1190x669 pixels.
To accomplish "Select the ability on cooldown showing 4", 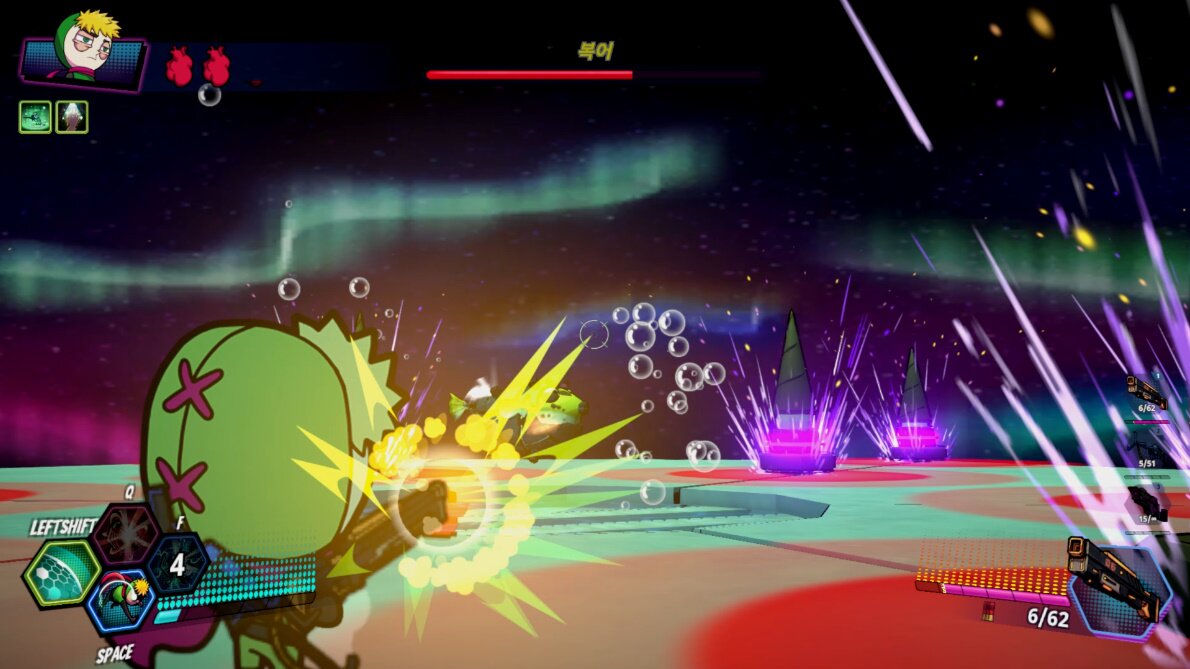I will coord(177,565).
